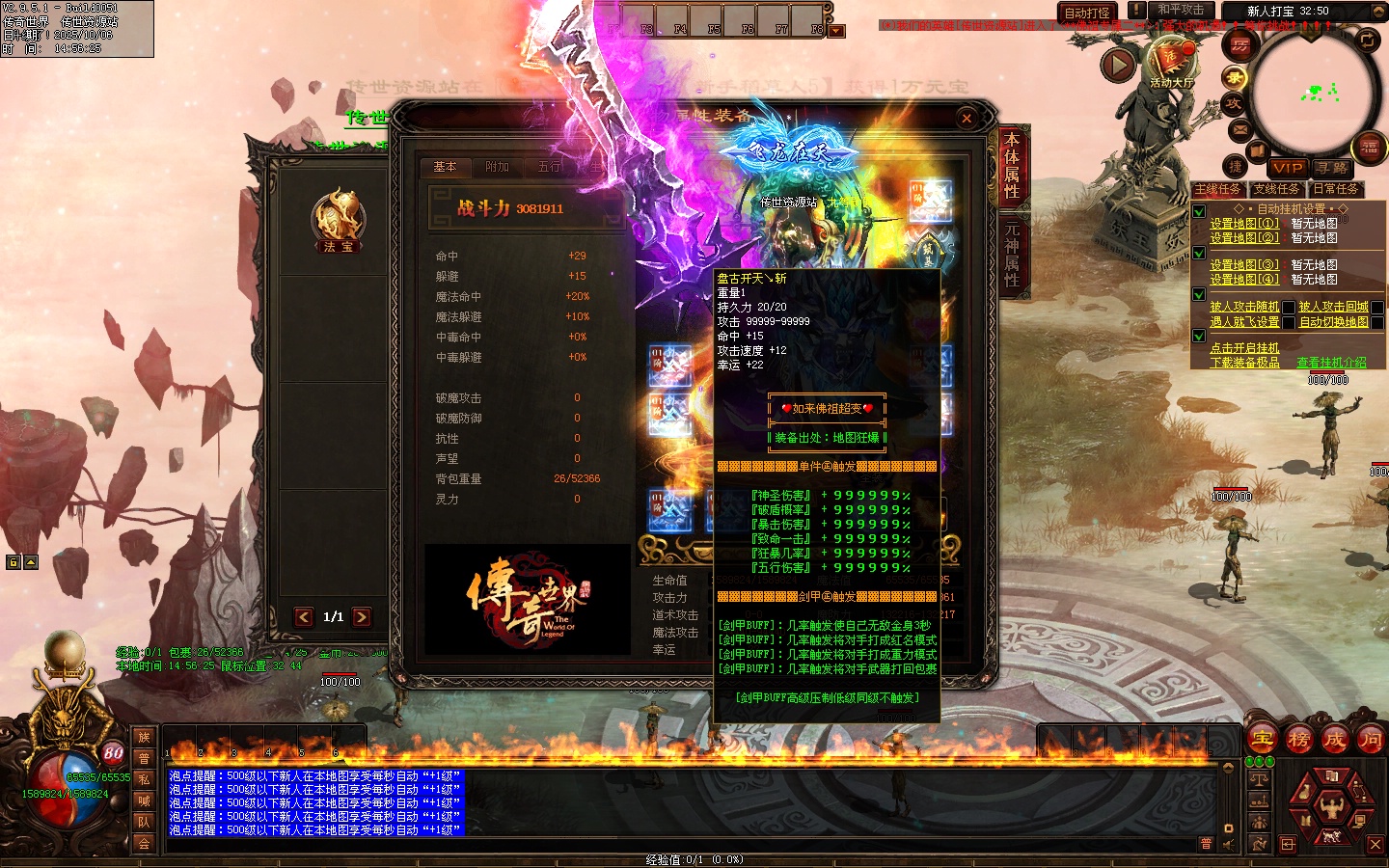Image resolution: width=1389 pixels, height=868 pixels.
Task: Click the 设置地图[①] link
Action: coord(1244,224)
